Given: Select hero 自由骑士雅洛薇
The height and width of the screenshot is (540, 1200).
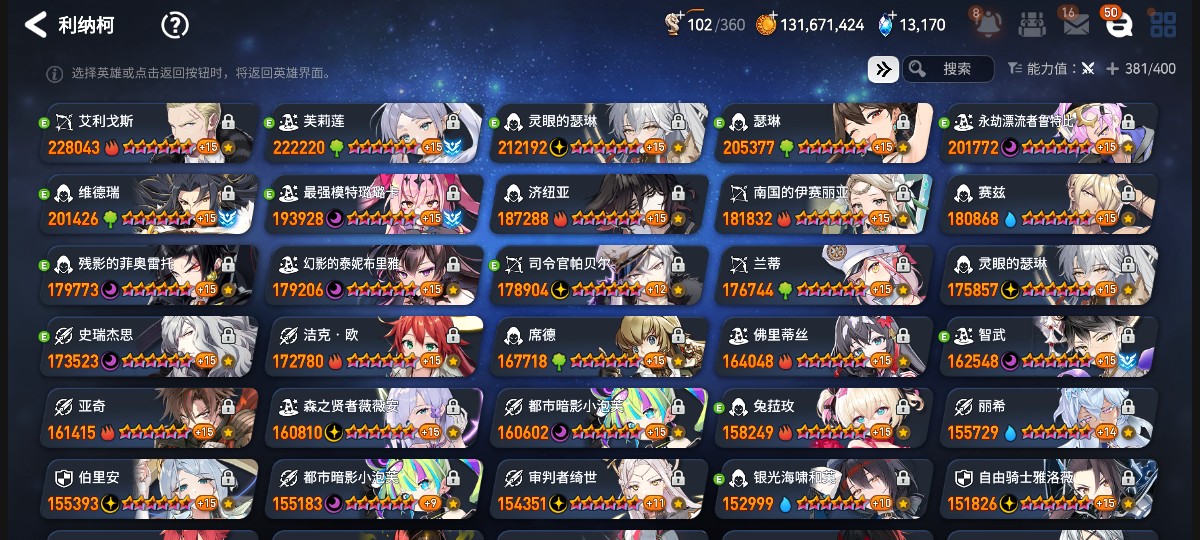Looking at the screenshot, I should 1048,490.
